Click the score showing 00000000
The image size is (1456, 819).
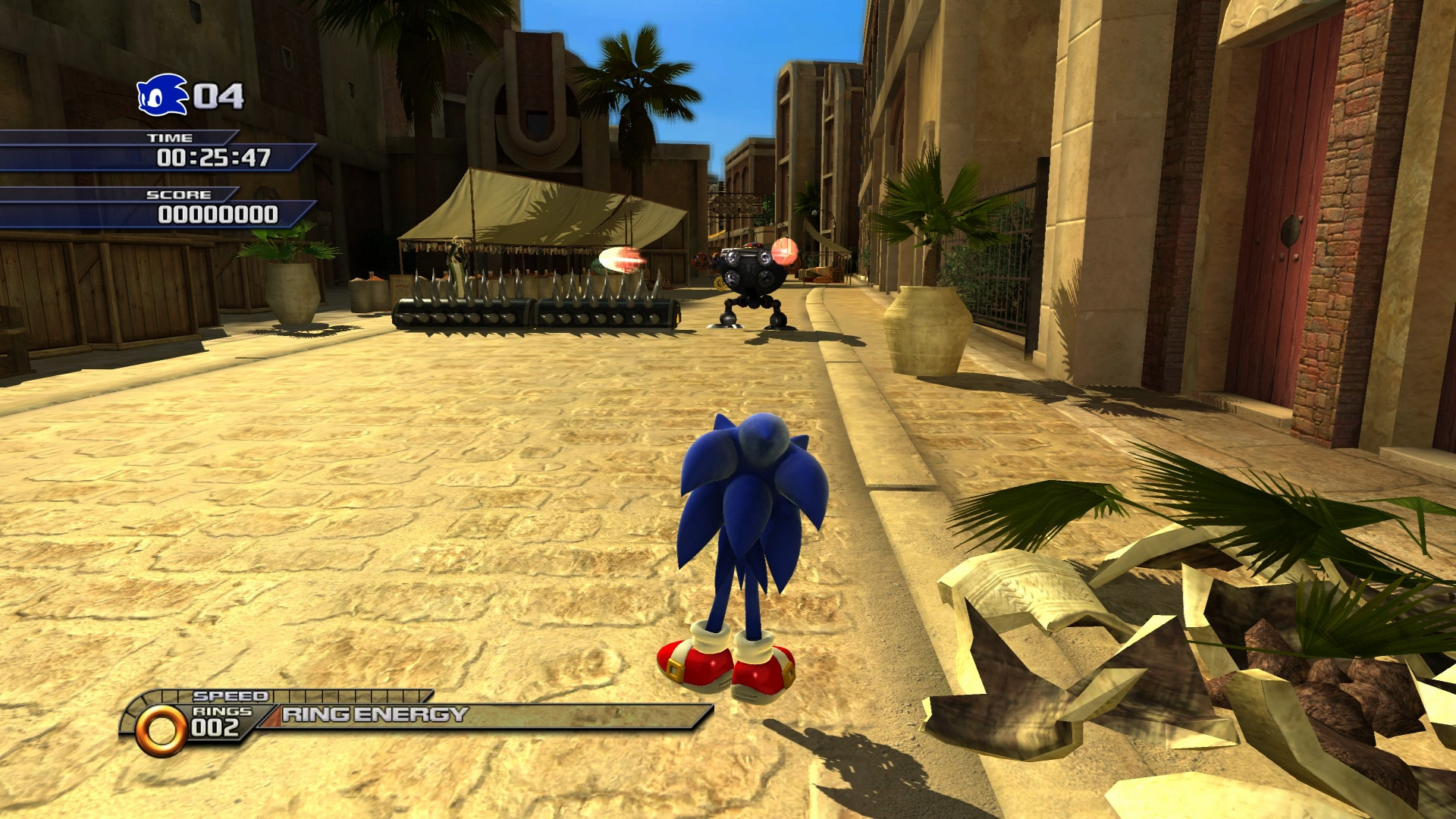coord(220,215)
